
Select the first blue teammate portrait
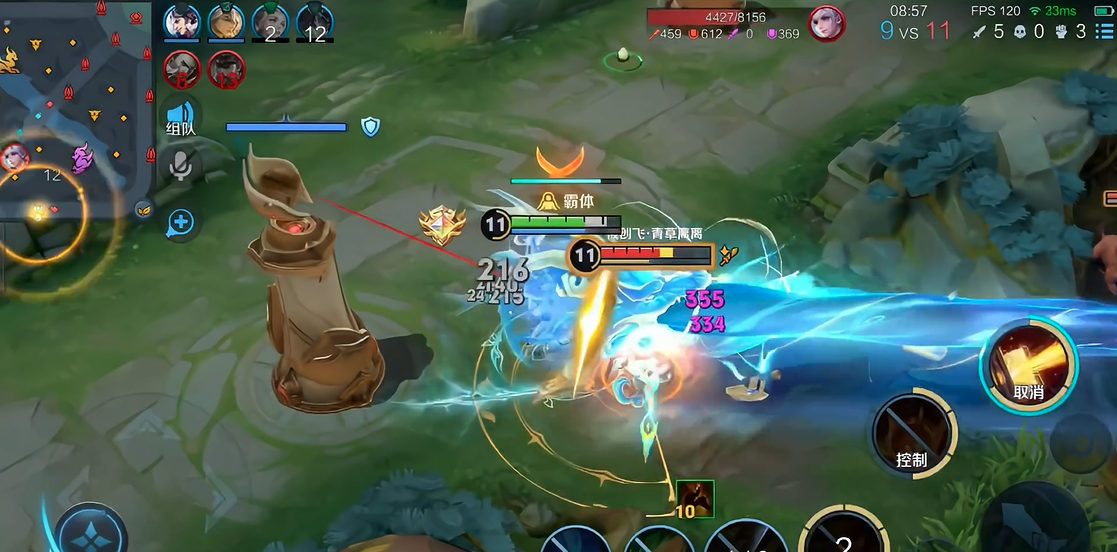pos(183,22)
